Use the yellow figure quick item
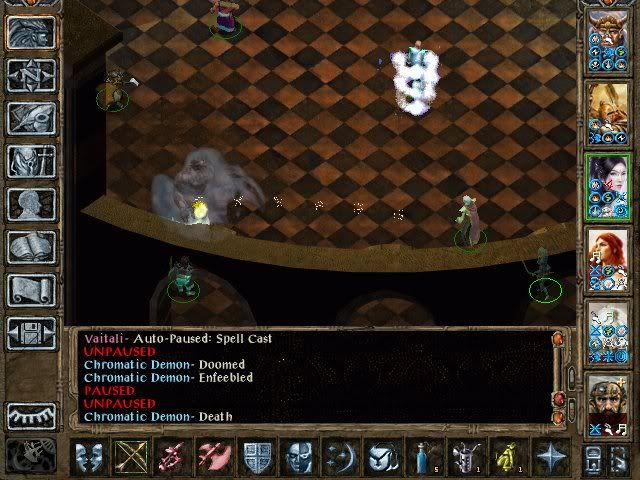The height and width of the screenshot is (480, 640). click(508, 457)
